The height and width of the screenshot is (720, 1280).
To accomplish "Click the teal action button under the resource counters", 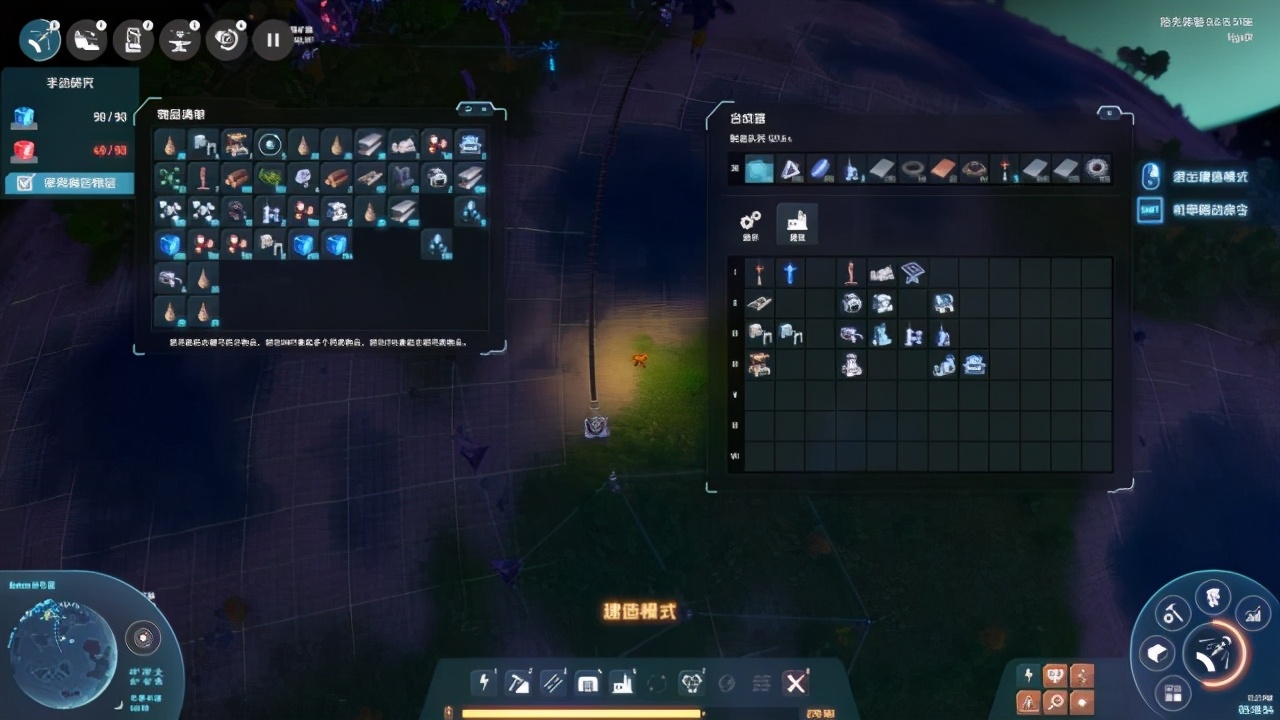I will (70, 182).
